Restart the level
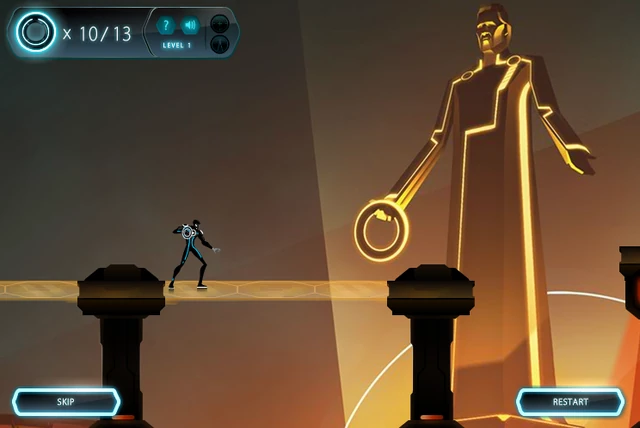Viewport: 640px width, 428px height. coord(570,402)
